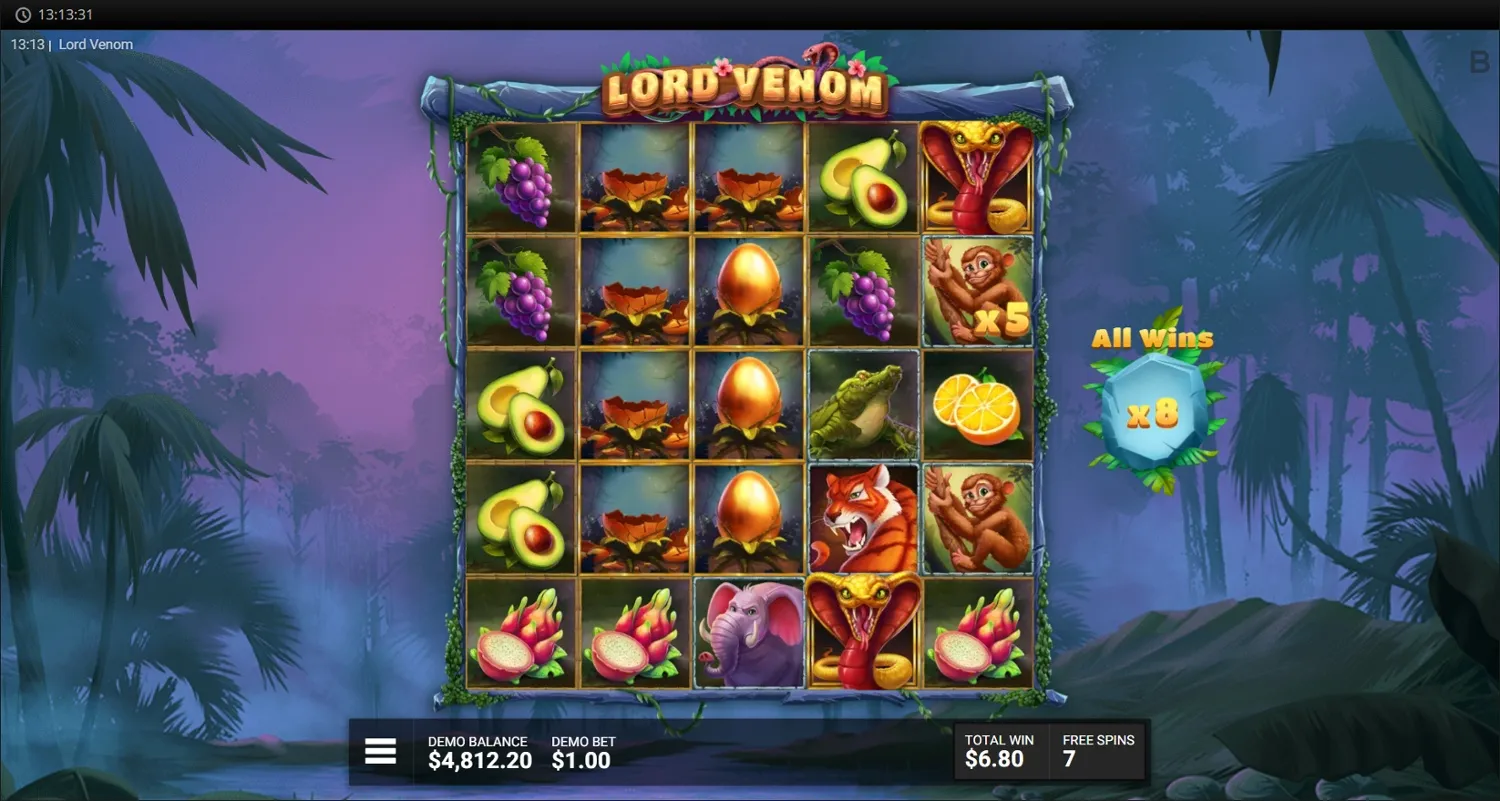Click the crocodile symbol on the middle row

click(862, 404)
